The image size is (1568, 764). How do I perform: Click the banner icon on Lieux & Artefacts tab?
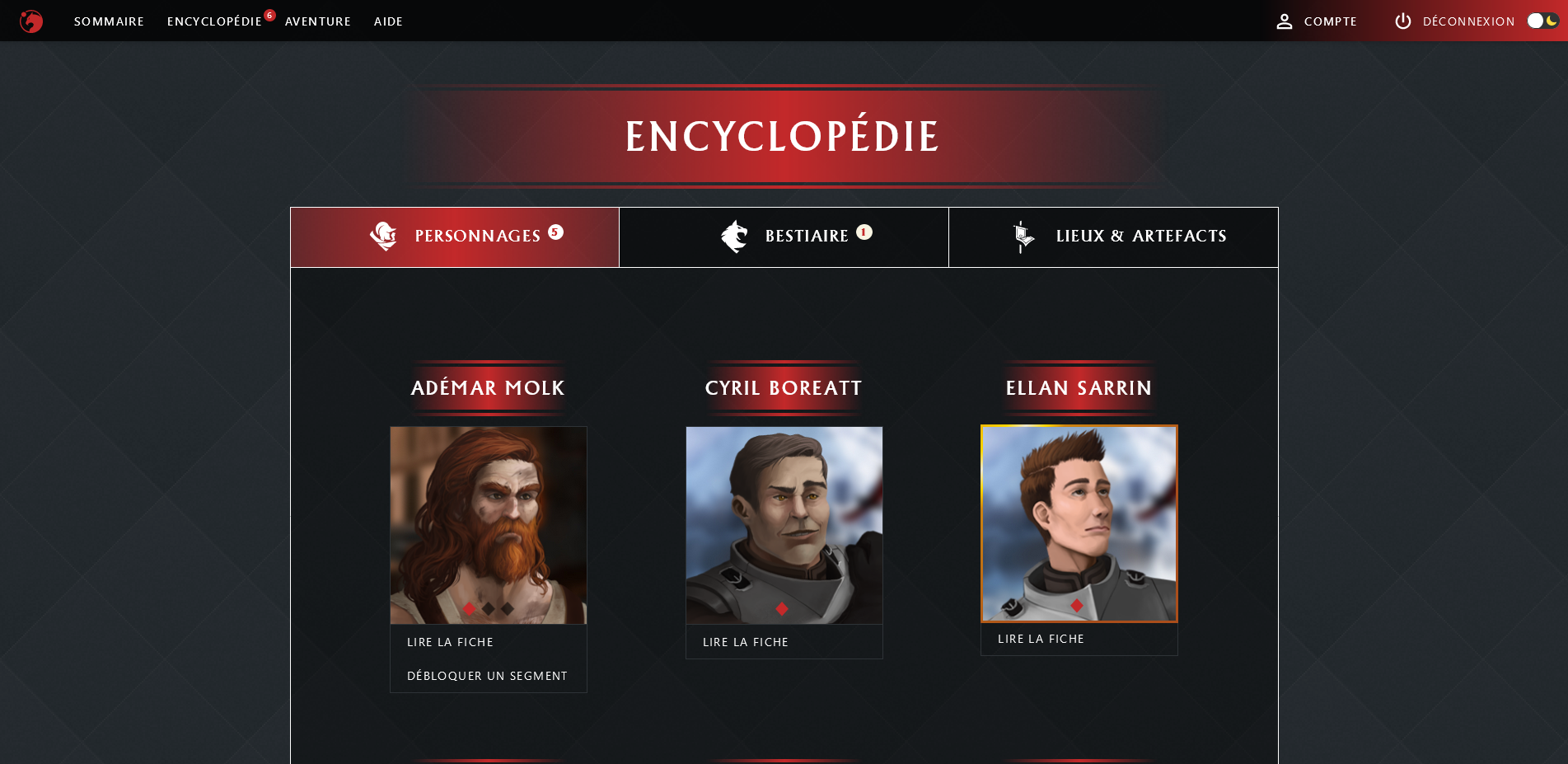1022,237
